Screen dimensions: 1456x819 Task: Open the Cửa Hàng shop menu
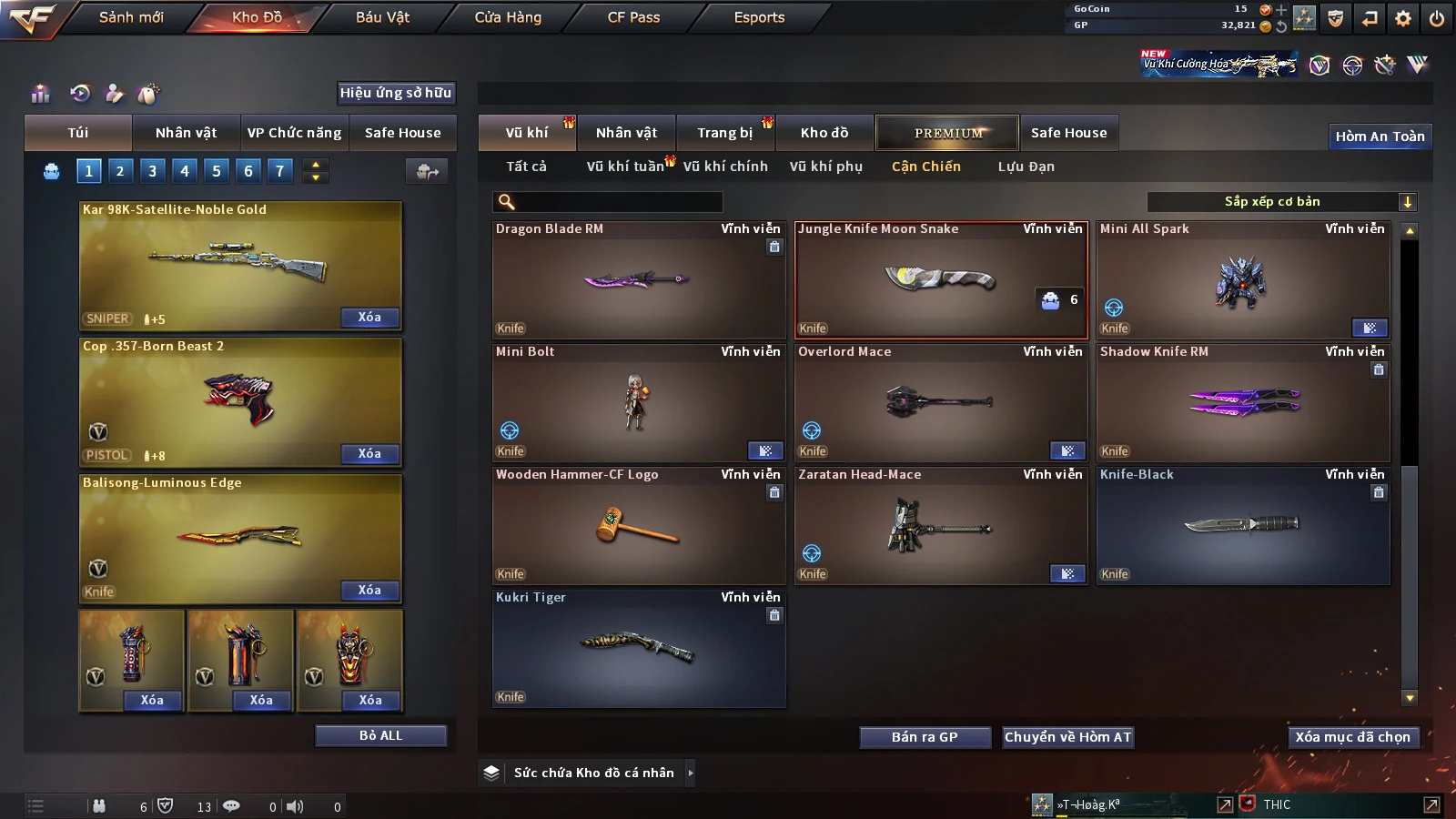pos(508,17)
